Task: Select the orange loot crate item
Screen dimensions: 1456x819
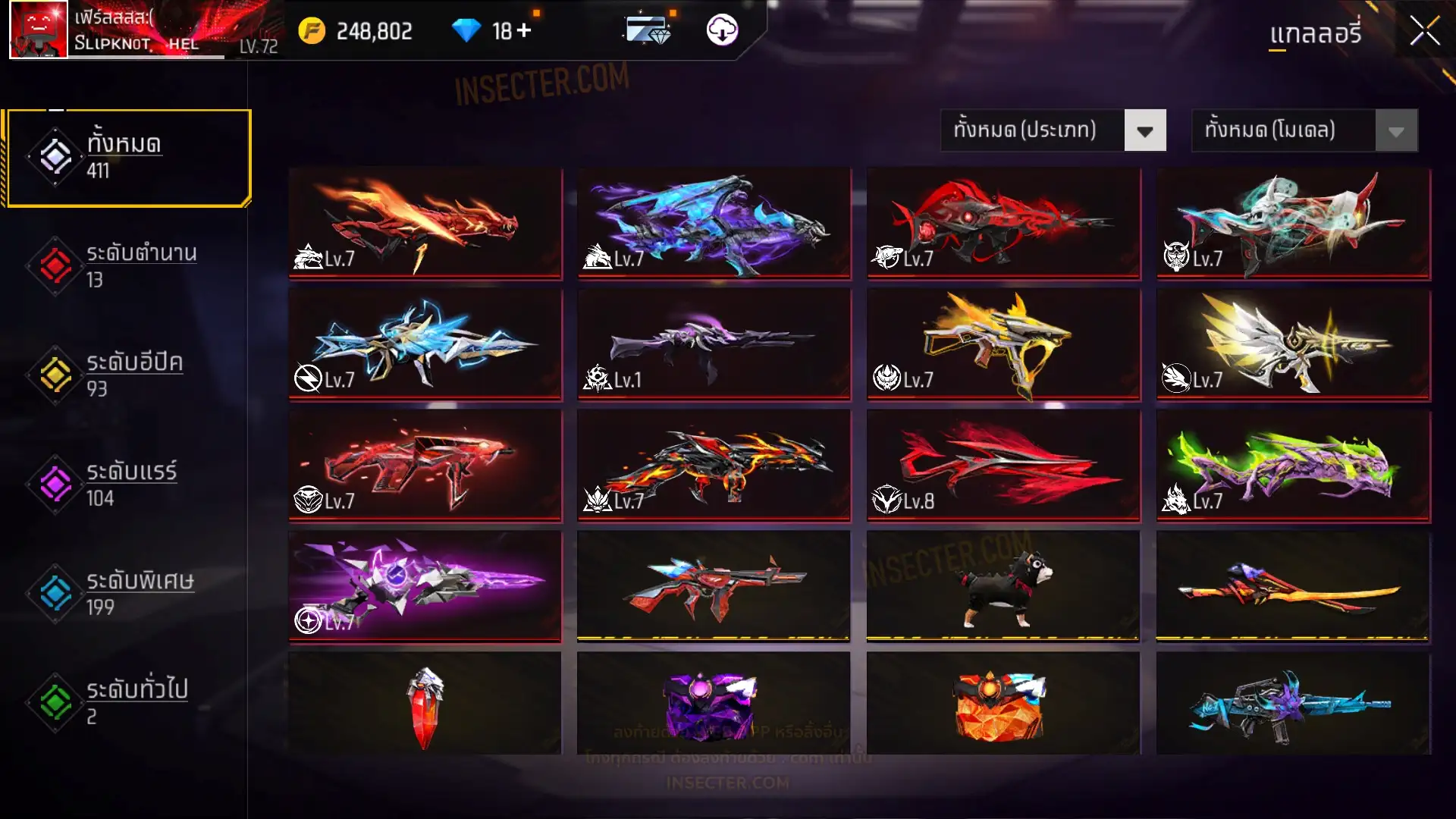Action: pos(1003,705)
